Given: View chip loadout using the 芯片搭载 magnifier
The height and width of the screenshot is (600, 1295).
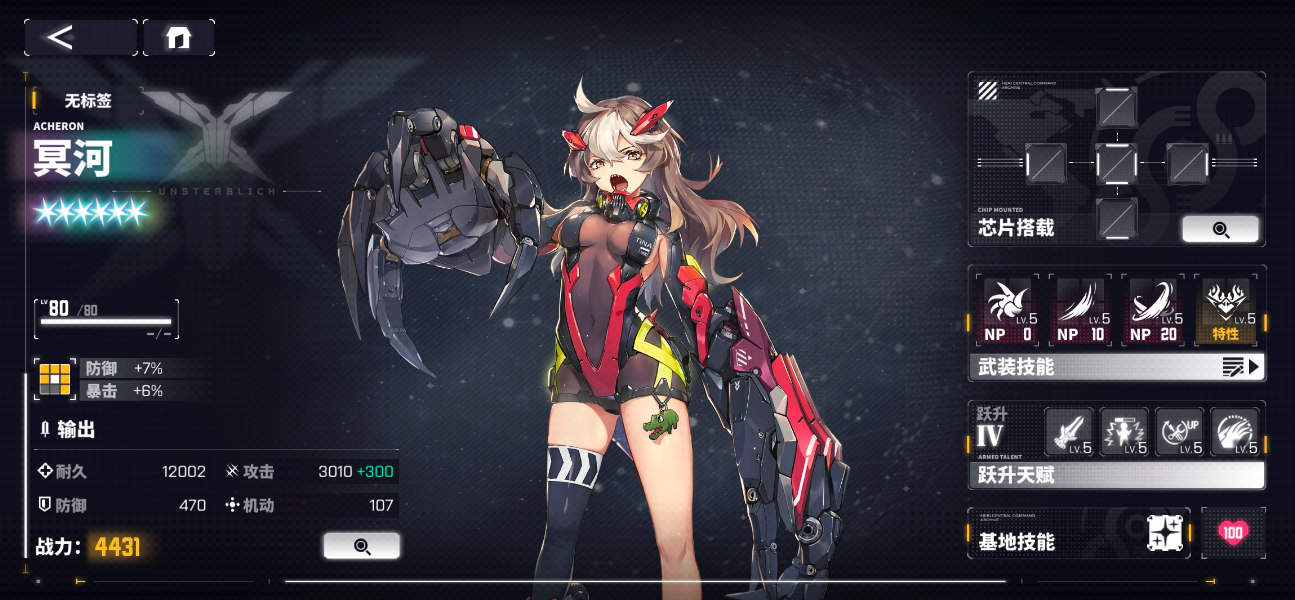Looking at the screenshot, I should click(x=1220, y=229).
